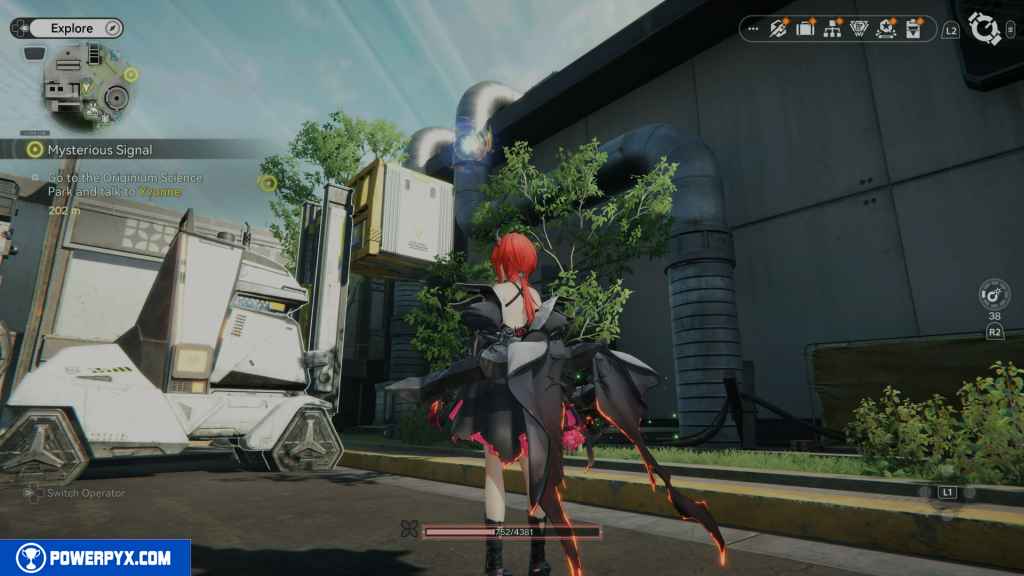Open the rightmost toolbar container icon
The image size is (1024, 576).
tap(913, 29)
